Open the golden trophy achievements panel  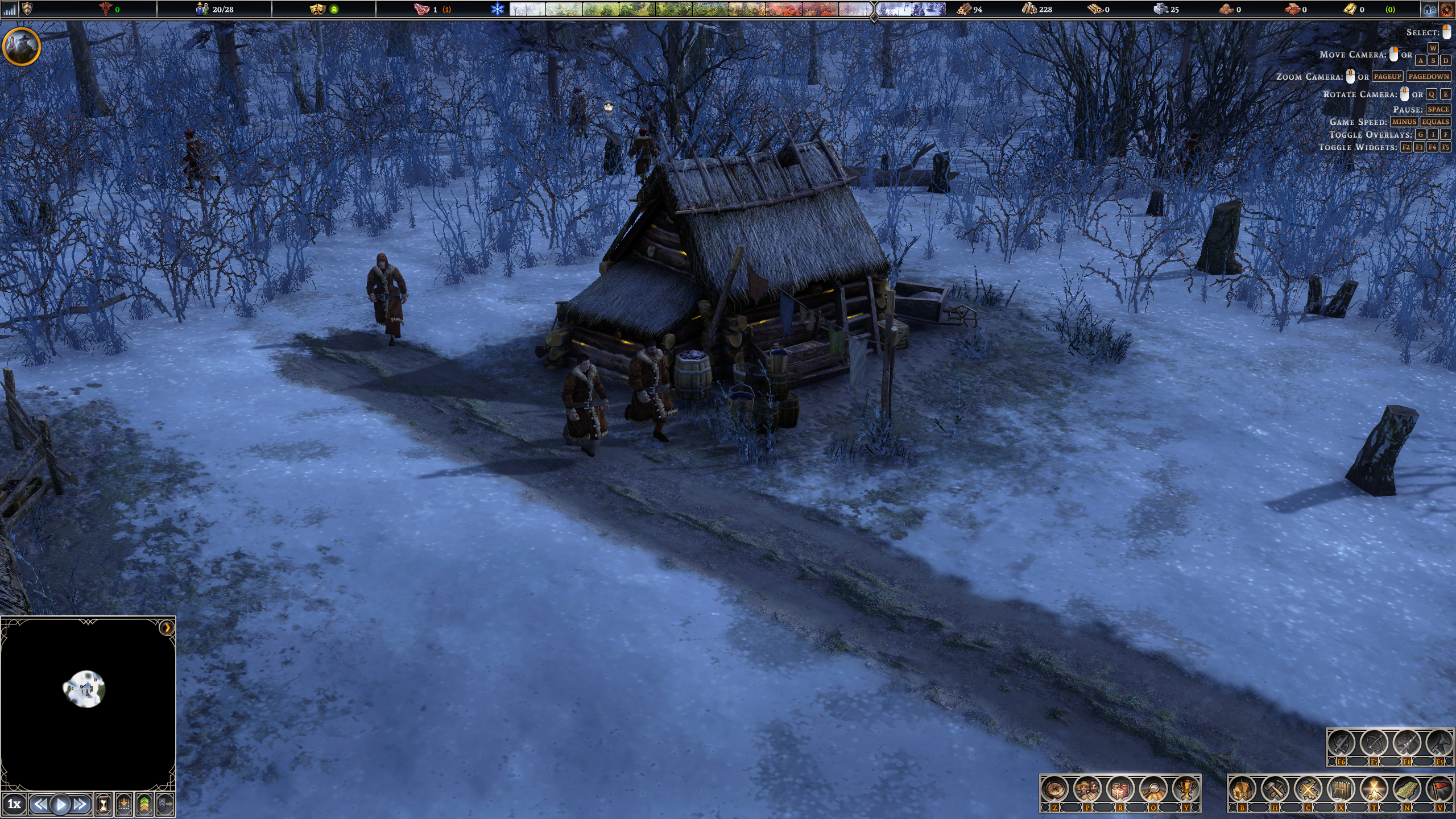tap(1186, 789)
